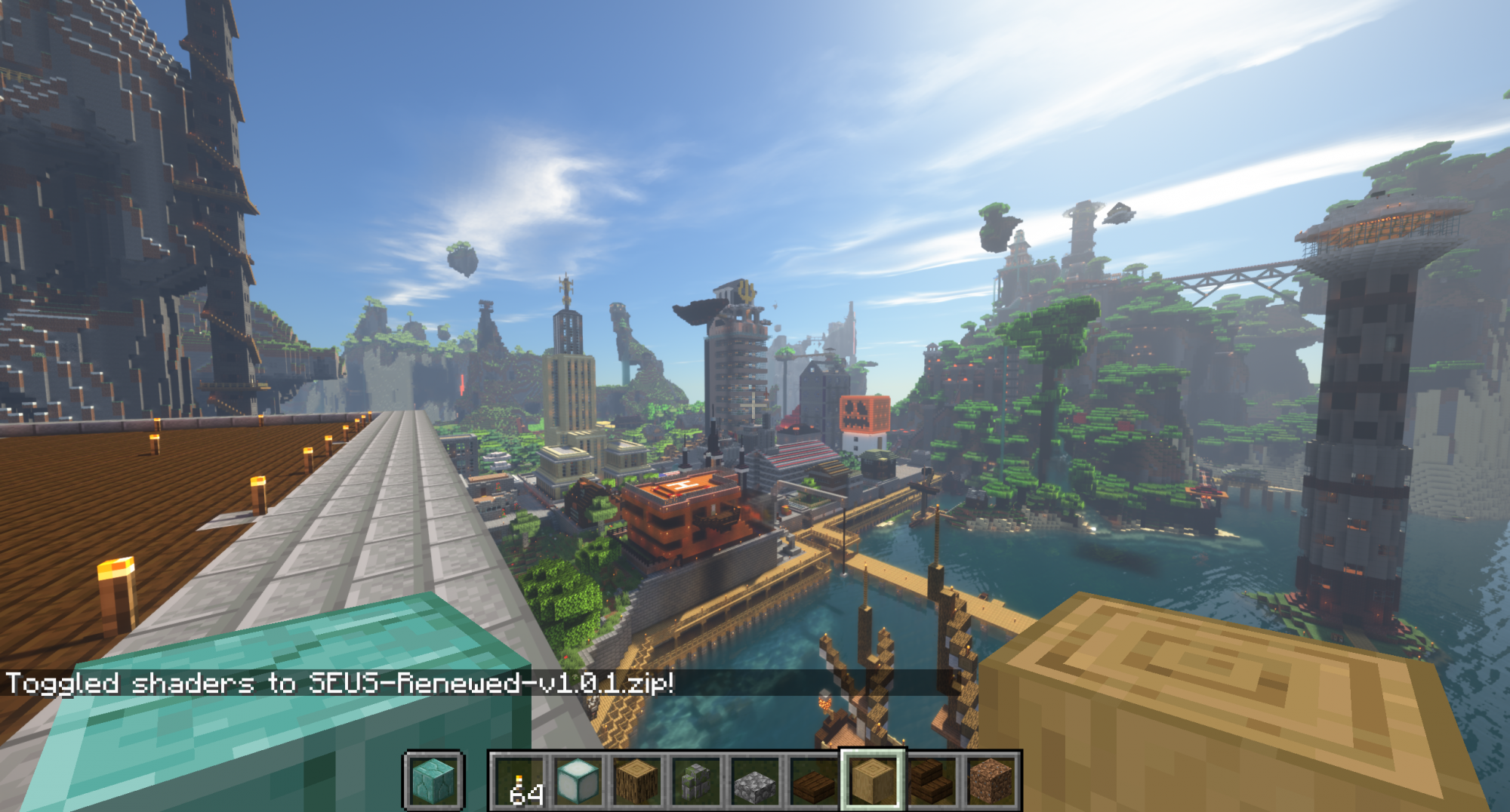Choose the coarse dirt block slot

[x=990, y=781]
